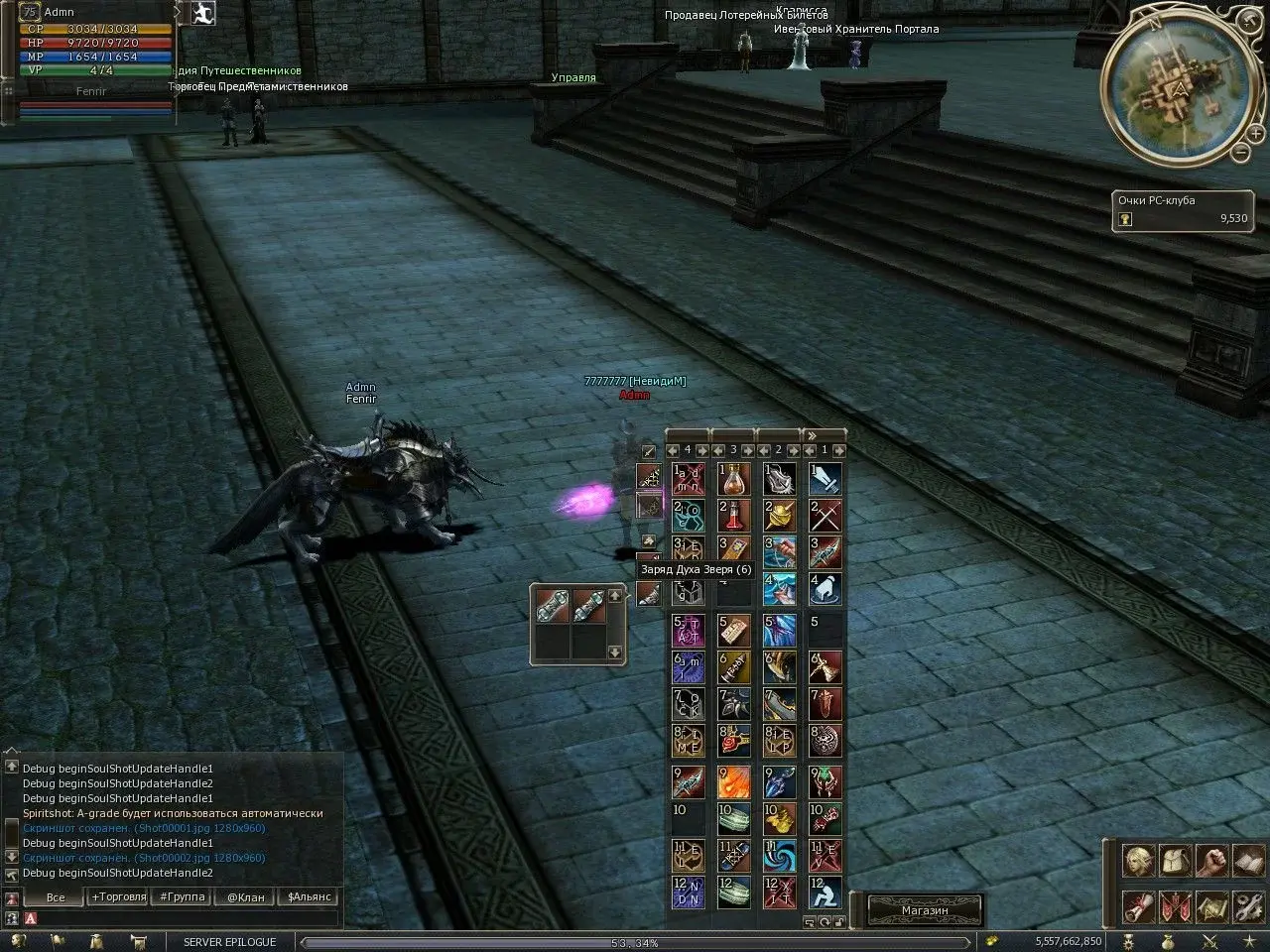The height and width of the screenshot is (952, 1270).
Task: Click the chat message input field
Action: (179, 919)
